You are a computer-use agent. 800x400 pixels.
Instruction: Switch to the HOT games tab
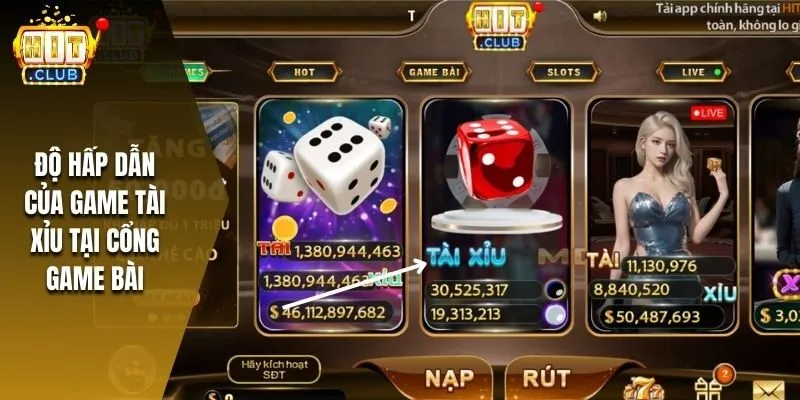[304, 72]
